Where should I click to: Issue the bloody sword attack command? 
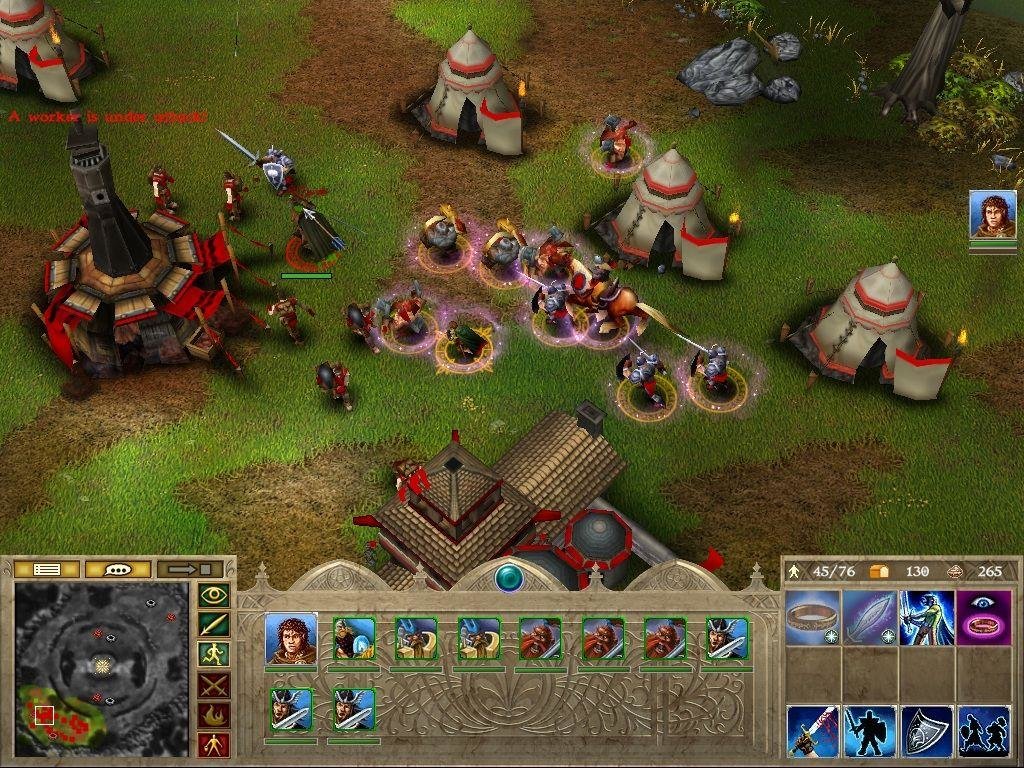[x=812, y=731]
